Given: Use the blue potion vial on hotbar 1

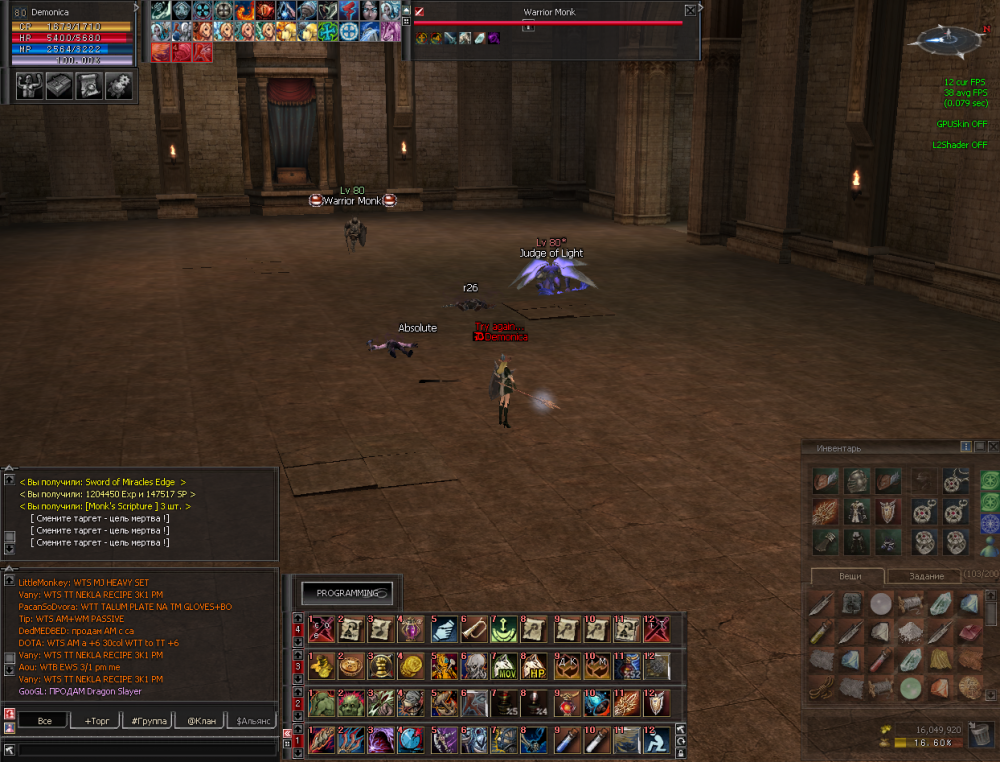Looking at the screenshot, I should click(x=565, y=740).
